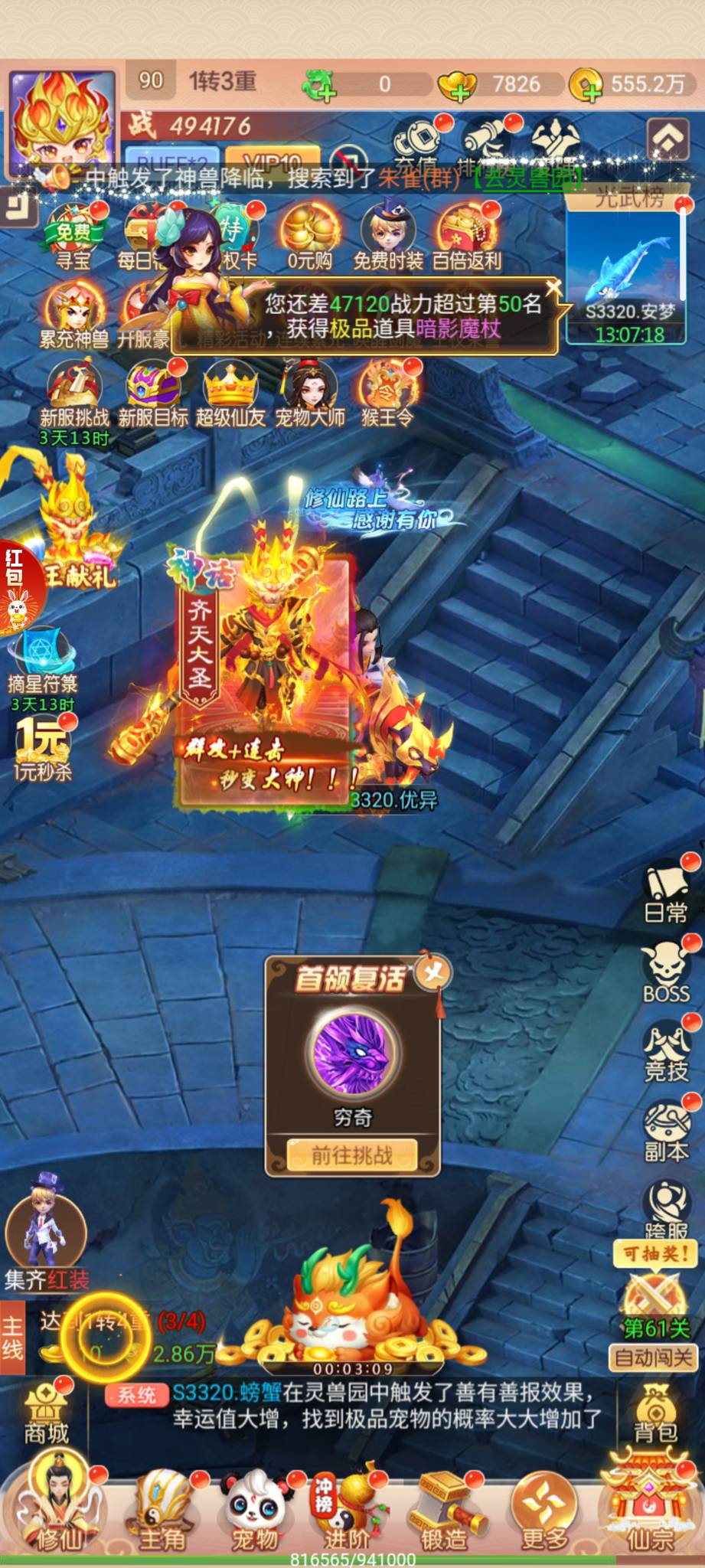Open the 猴王令 event icon

point(387,394)
